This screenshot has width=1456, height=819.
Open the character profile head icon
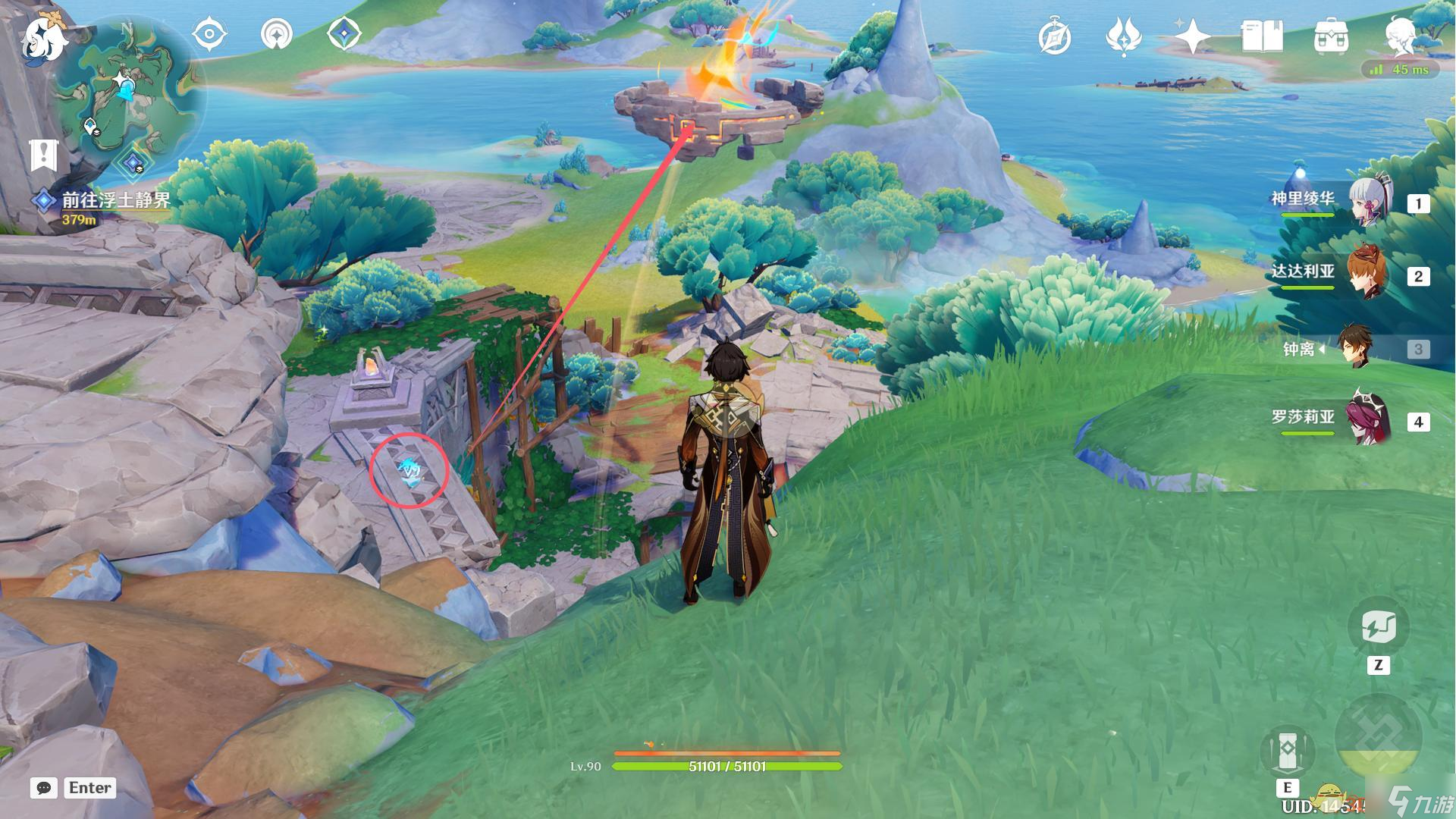[1399, 35]
